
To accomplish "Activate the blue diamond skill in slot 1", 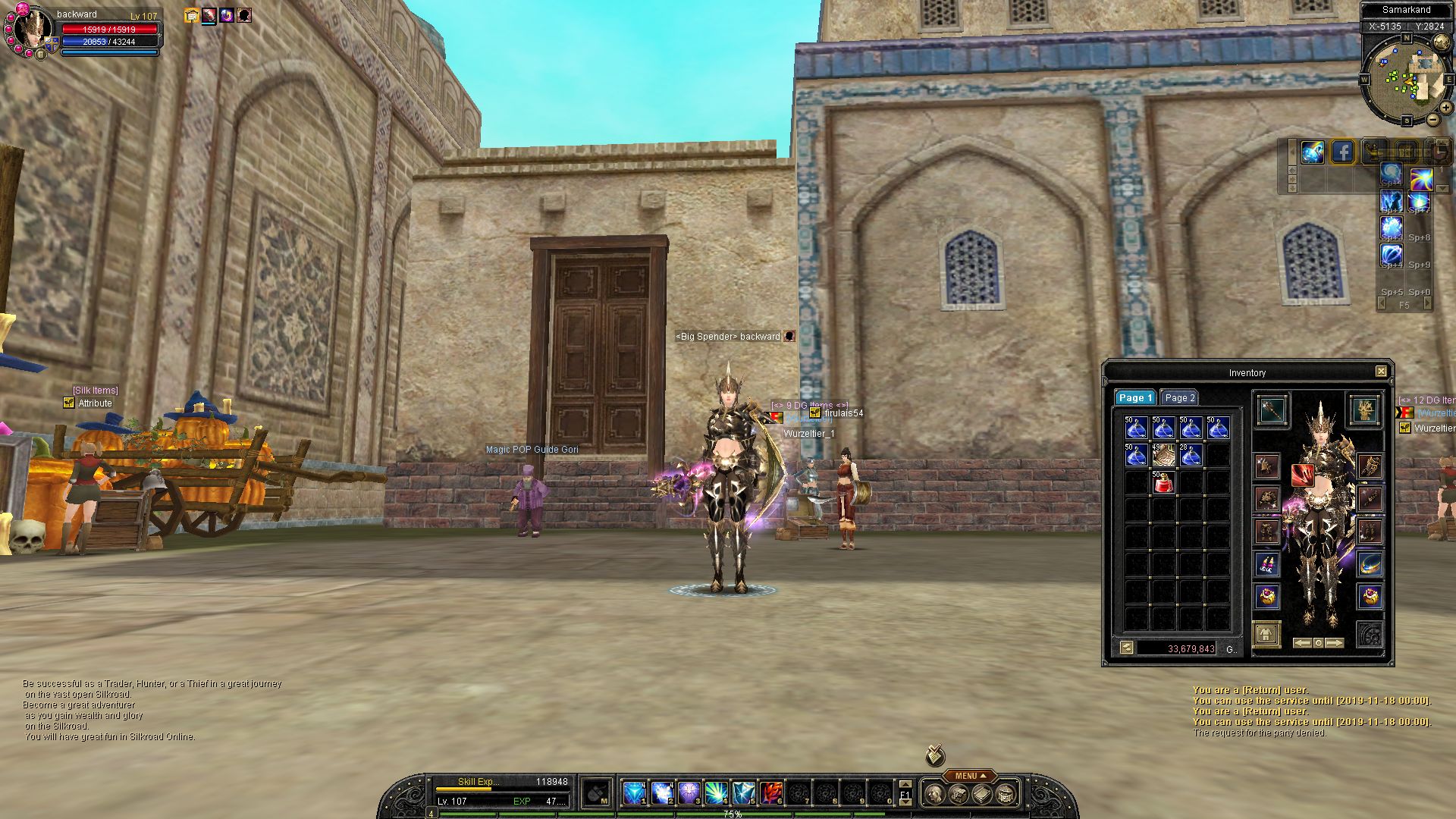I will pyautogui.click(x=634, y=793).
